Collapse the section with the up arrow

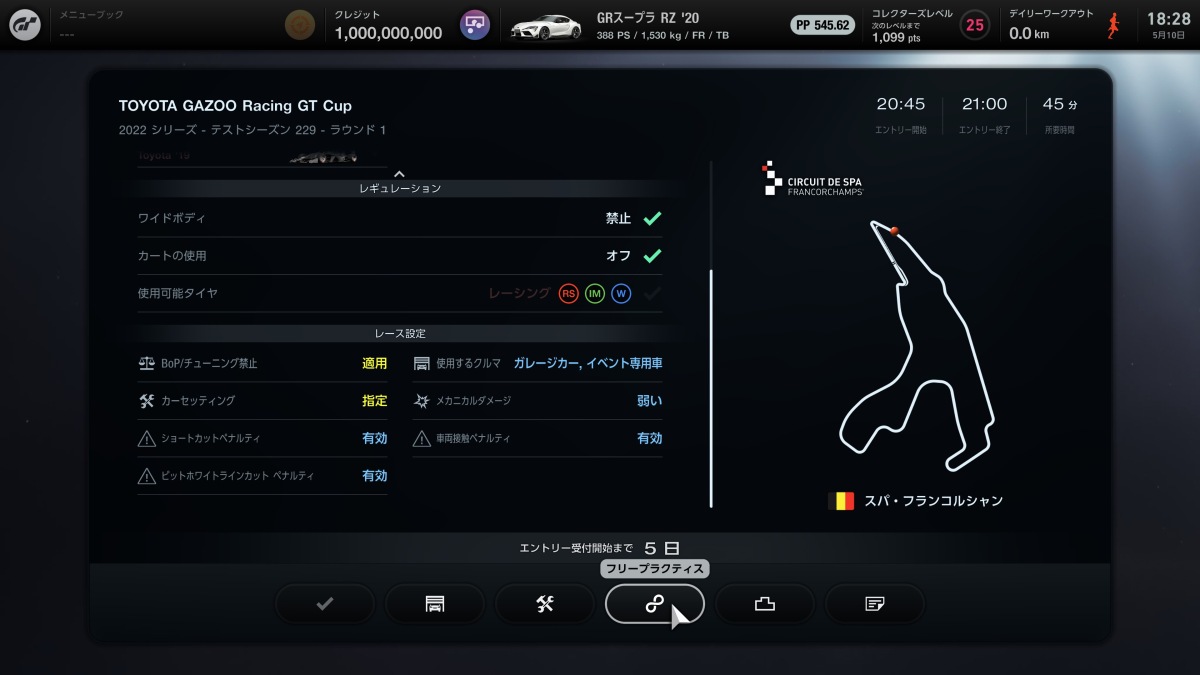pyautogui.click(x=400, y=174)
